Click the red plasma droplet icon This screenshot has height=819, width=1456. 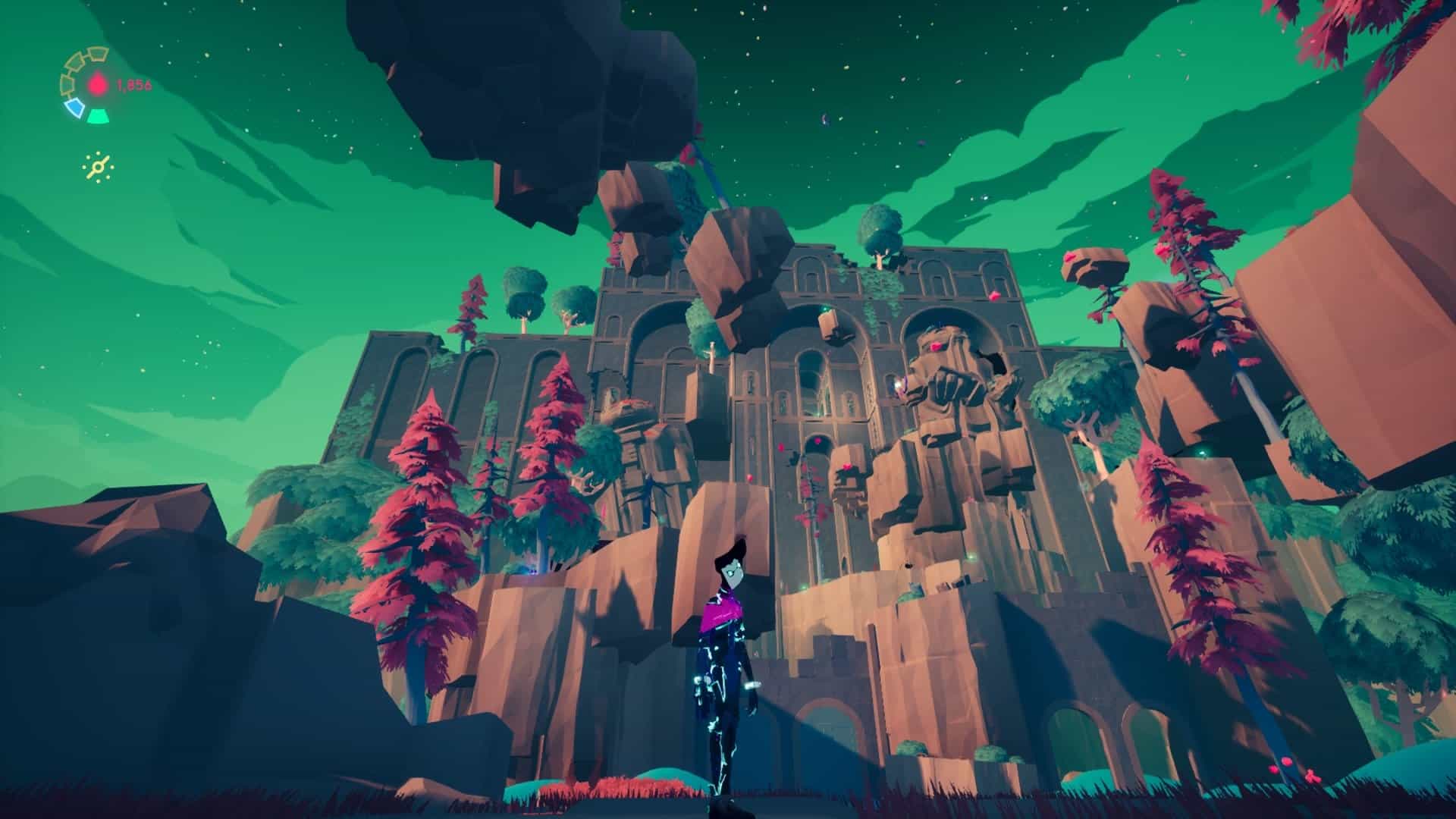[x=98, y=85]
